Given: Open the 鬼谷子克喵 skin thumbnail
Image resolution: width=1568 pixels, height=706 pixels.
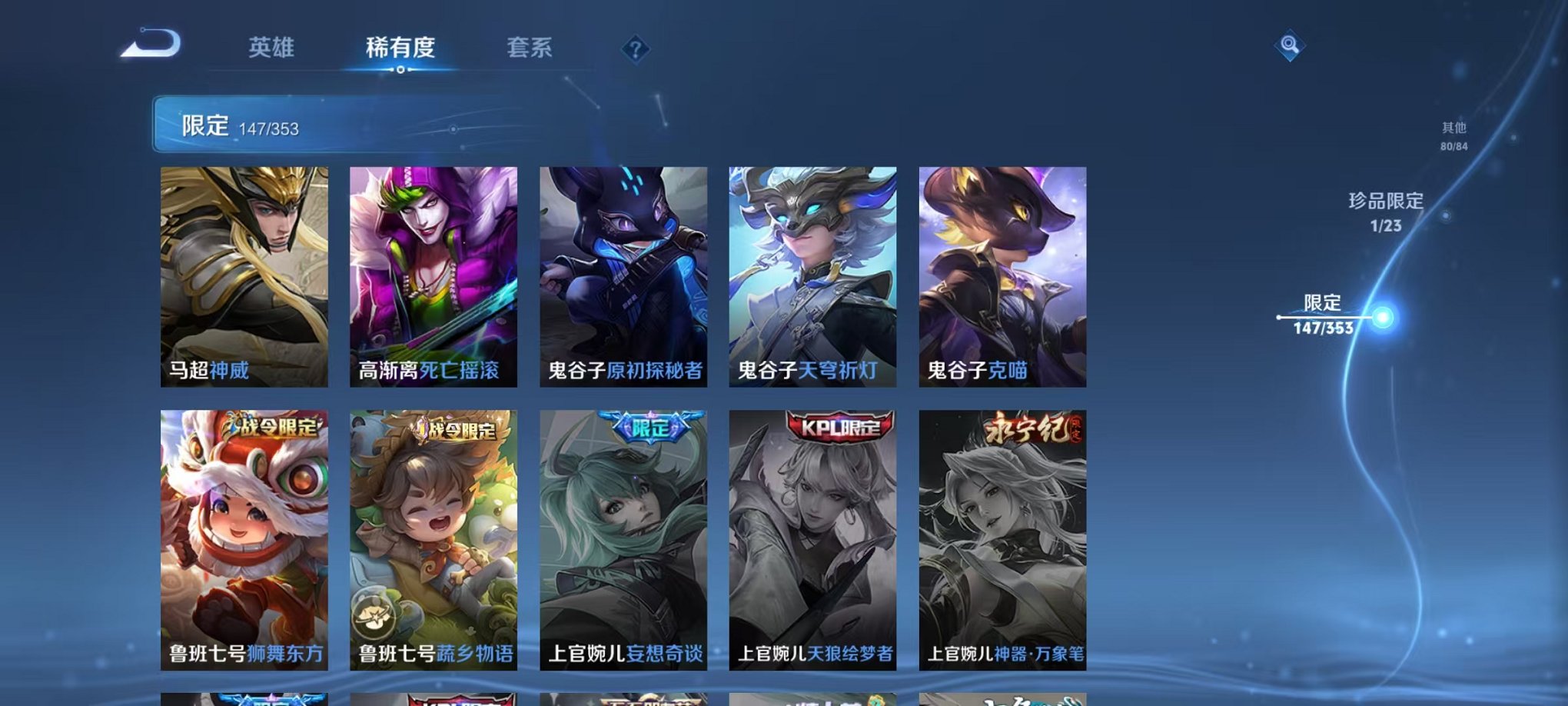Looking at the screenshot, I should pos(1002,277).
